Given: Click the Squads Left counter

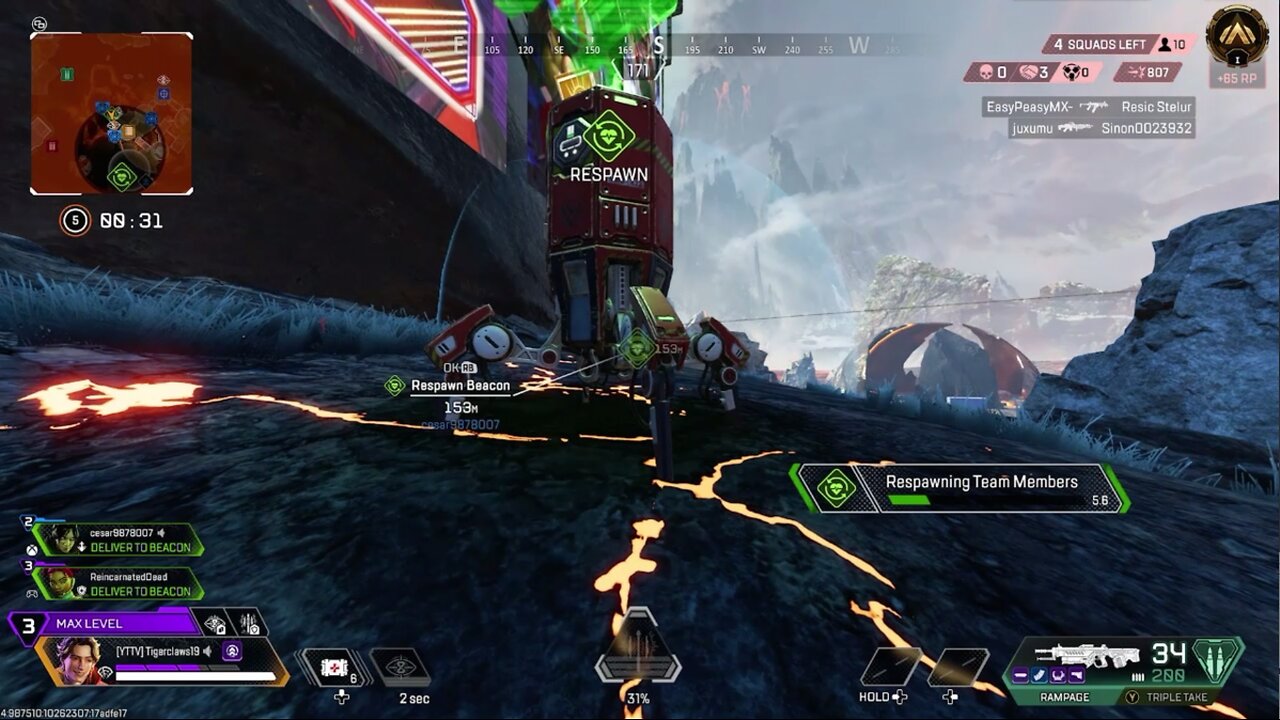Looking at the screenshot, I should click(1105, 45).
